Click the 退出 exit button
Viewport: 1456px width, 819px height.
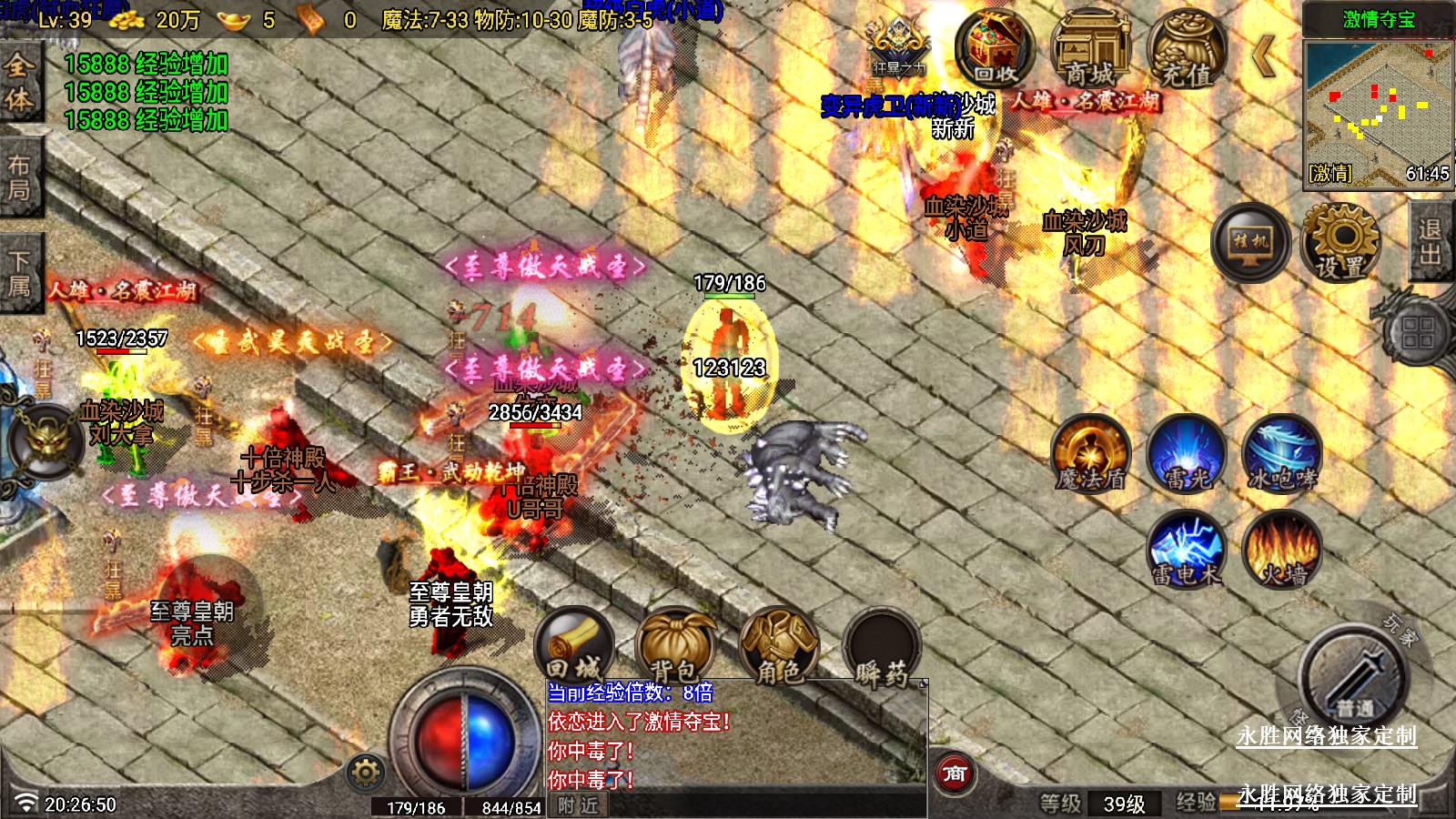click(1431, 242)
